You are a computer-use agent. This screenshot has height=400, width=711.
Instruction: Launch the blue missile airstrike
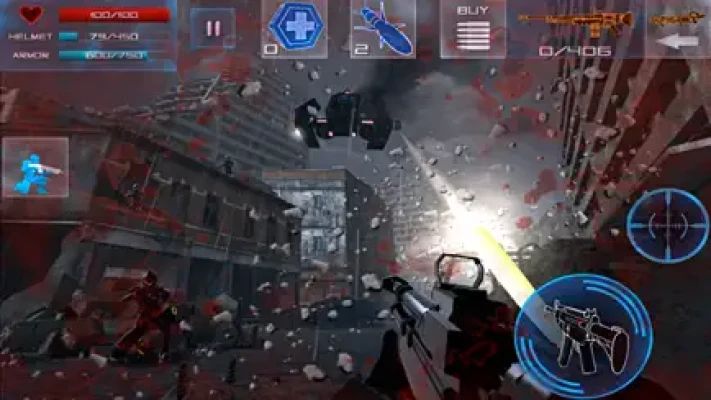(383, 28)
